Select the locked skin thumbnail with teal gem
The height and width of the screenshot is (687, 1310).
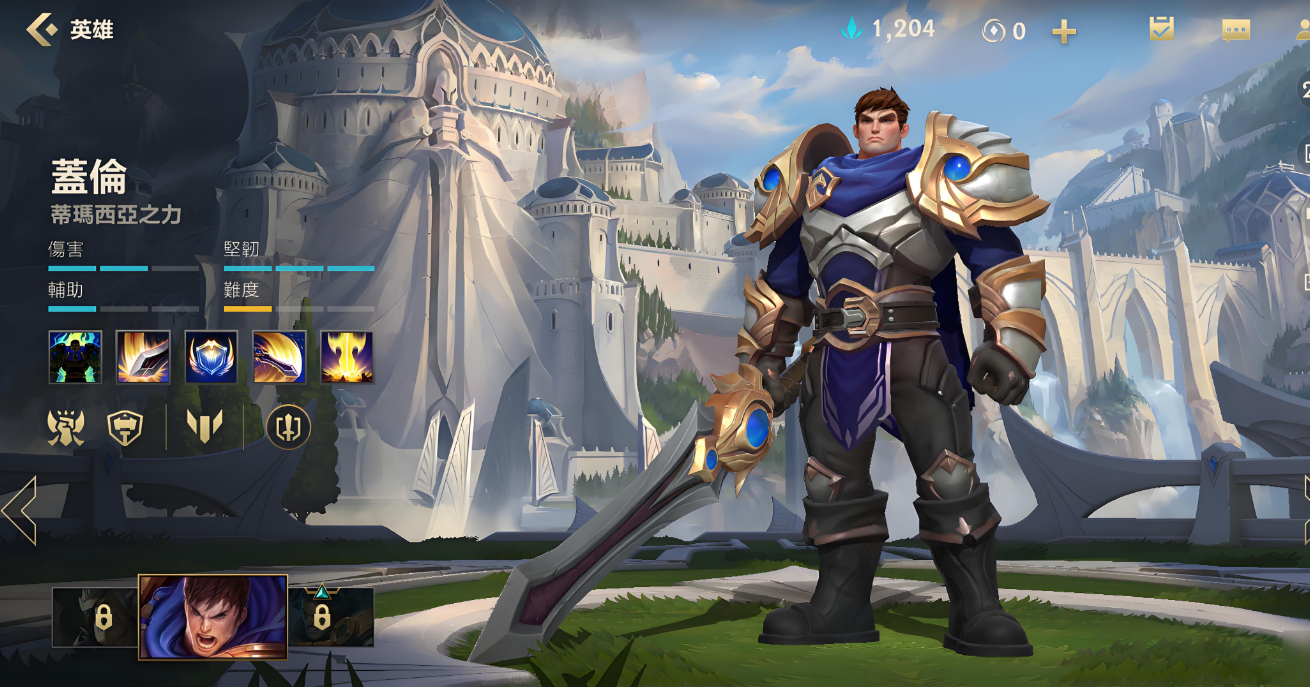(x=331, y=617)
